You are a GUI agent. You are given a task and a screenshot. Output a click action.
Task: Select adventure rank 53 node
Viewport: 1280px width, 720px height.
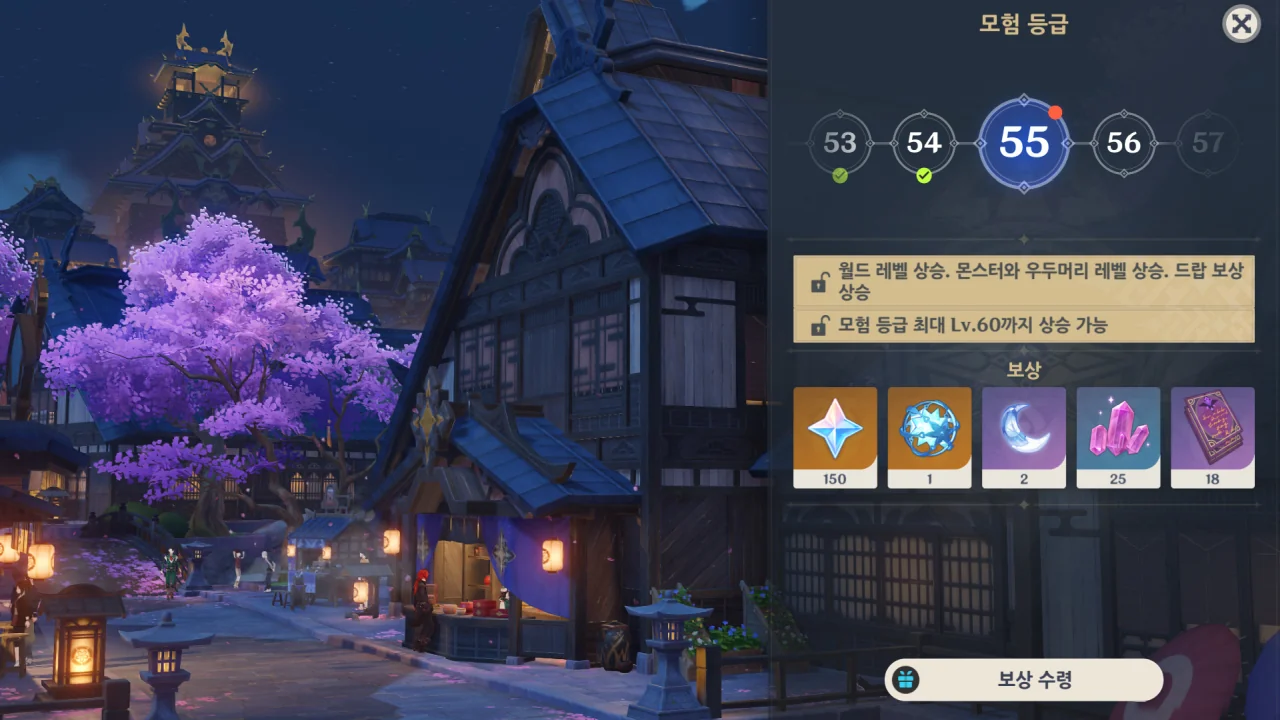(839, 143)
